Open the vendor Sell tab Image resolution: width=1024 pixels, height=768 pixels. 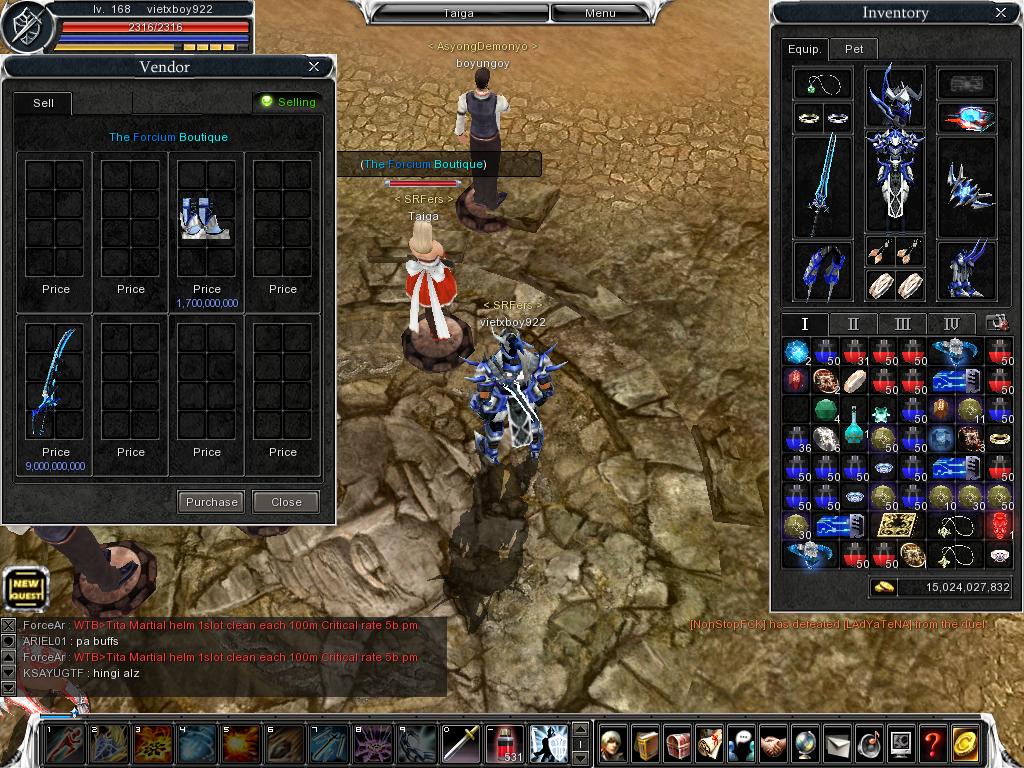[43, 103]
